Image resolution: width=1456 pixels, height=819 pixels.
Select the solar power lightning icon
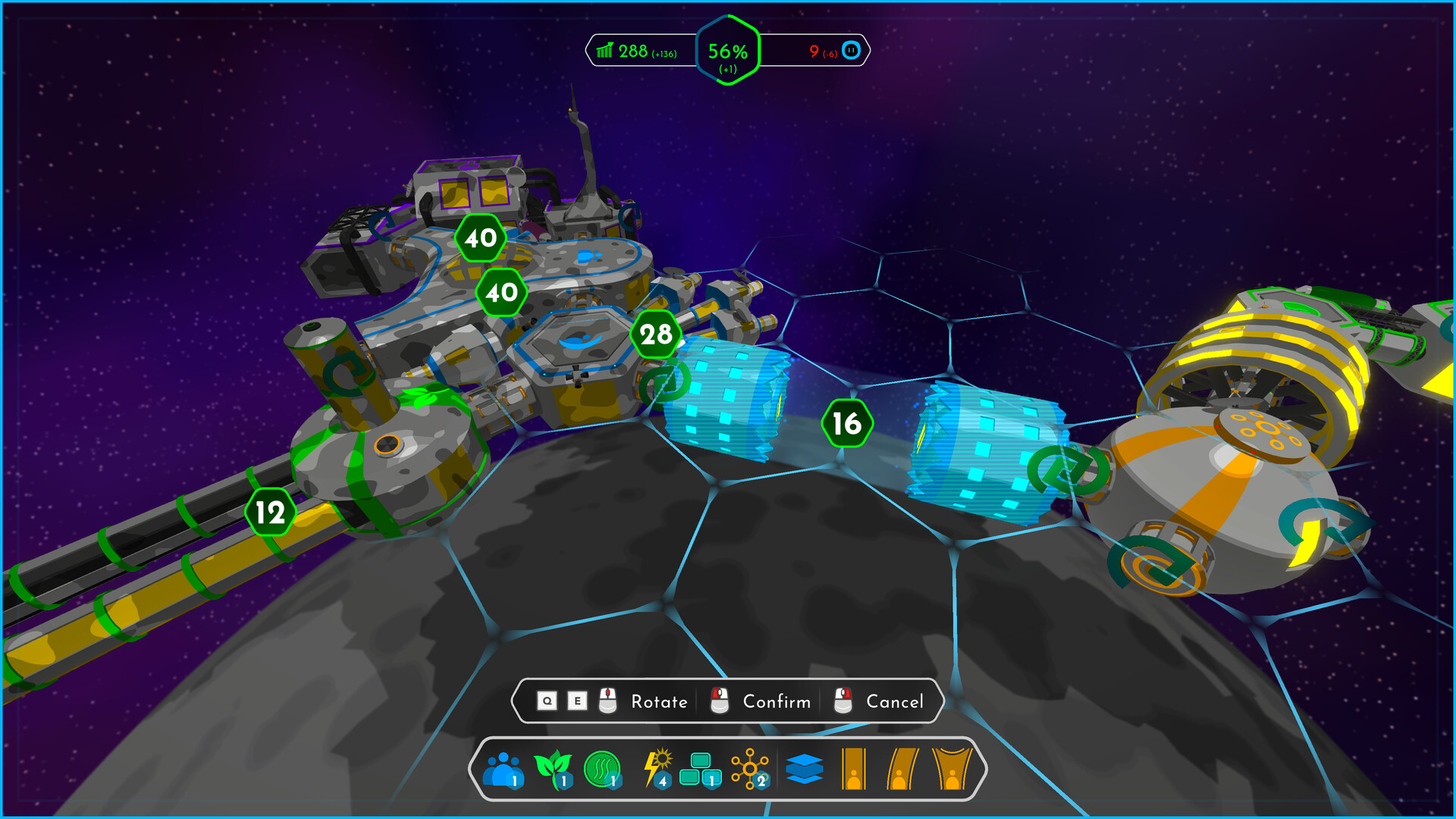coord(657,769)
